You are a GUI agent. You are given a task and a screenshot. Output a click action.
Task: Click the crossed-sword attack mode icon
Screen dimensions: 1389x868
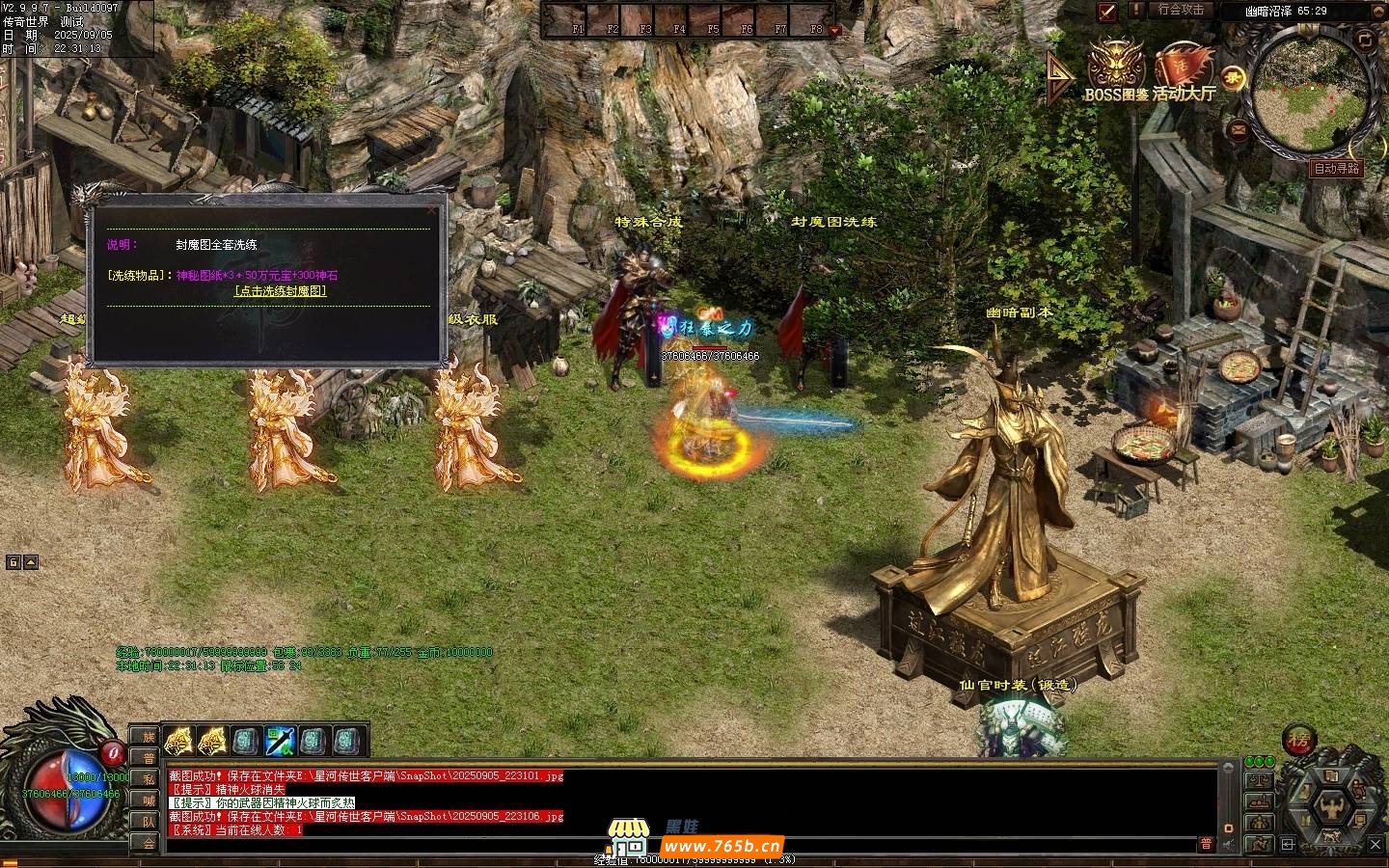click(1107, 12)
